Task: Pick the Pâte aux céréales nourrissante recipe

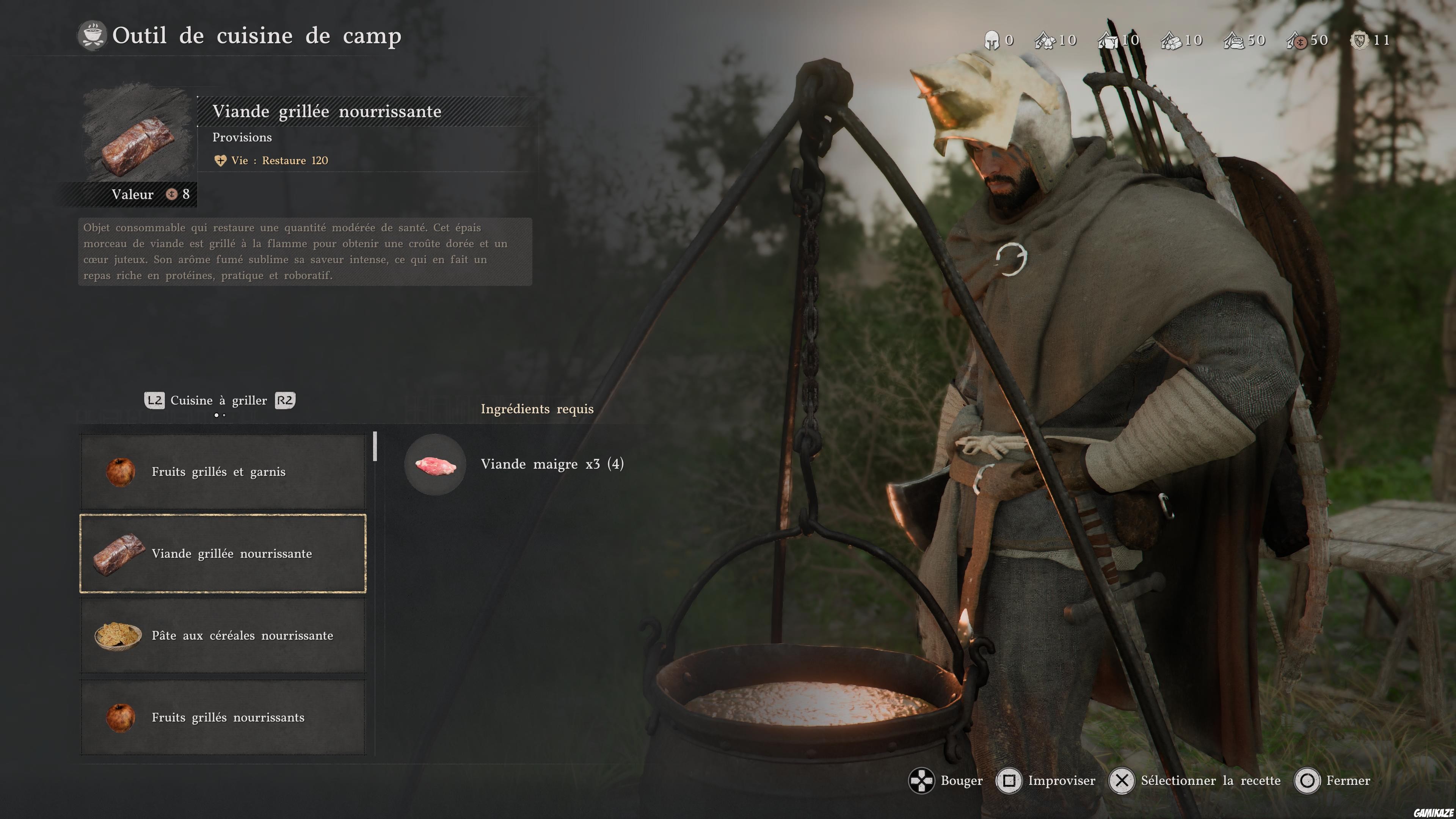Action: click(223, 636)
